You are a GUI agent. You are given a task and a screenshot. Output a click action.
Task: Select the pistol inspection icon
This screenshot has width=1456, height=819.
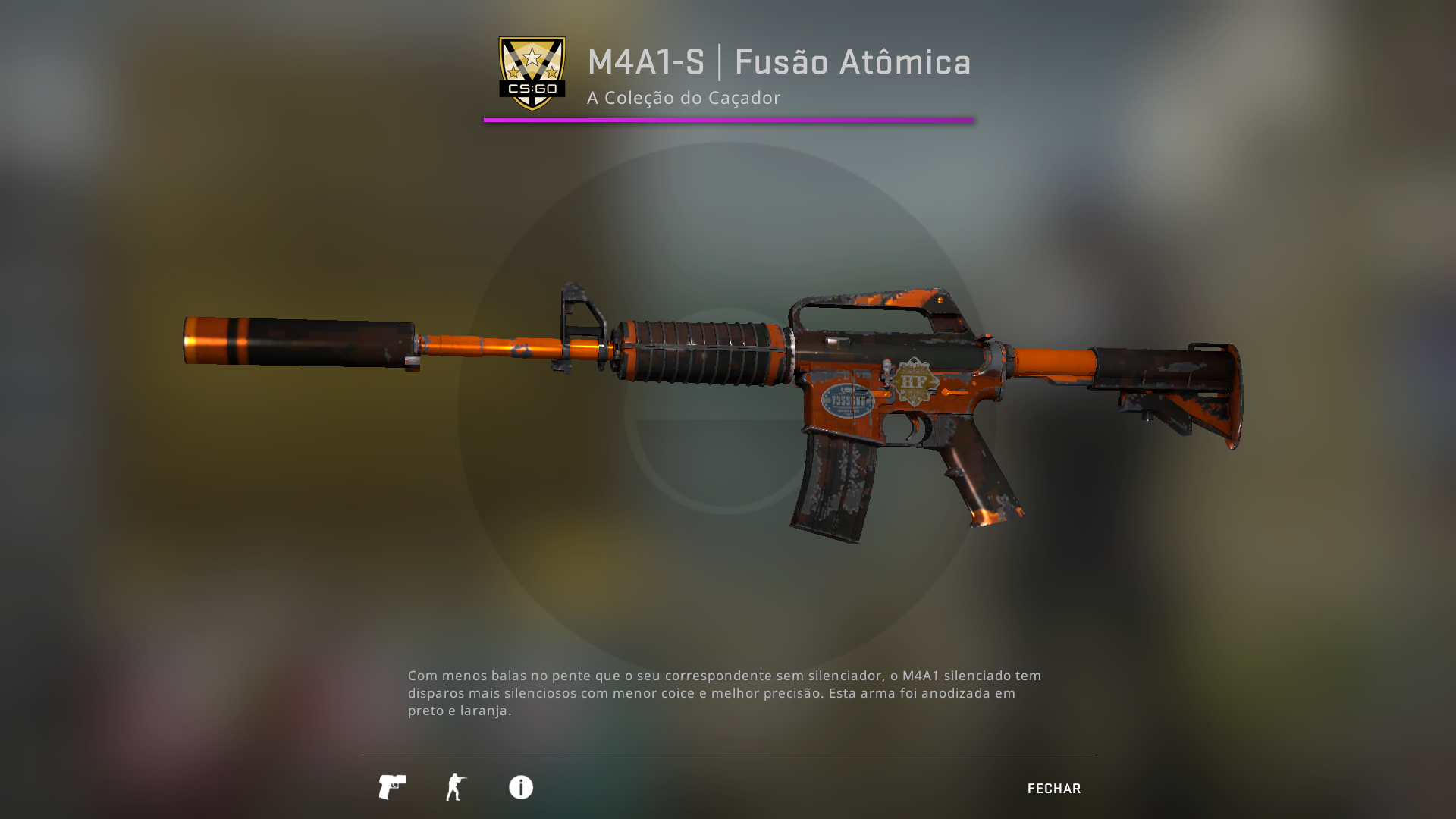coord(391,788)
